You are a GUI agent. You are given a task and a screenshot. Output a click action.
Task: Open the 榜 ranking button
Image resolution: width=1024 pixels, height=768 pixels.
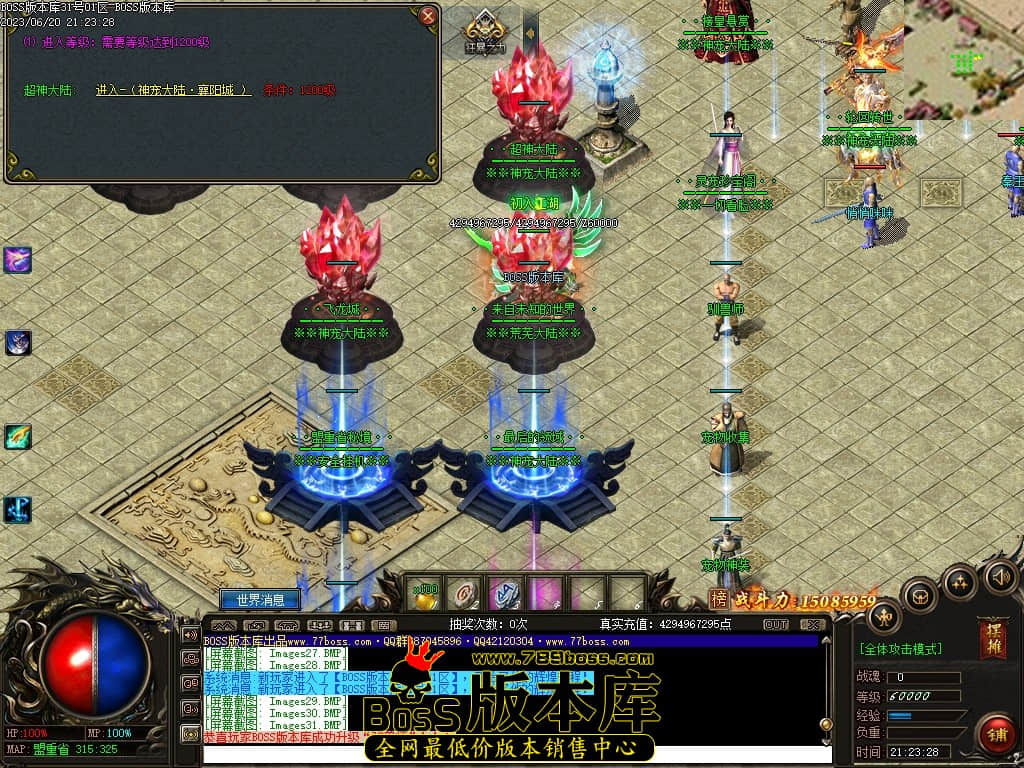coord(718,599)
